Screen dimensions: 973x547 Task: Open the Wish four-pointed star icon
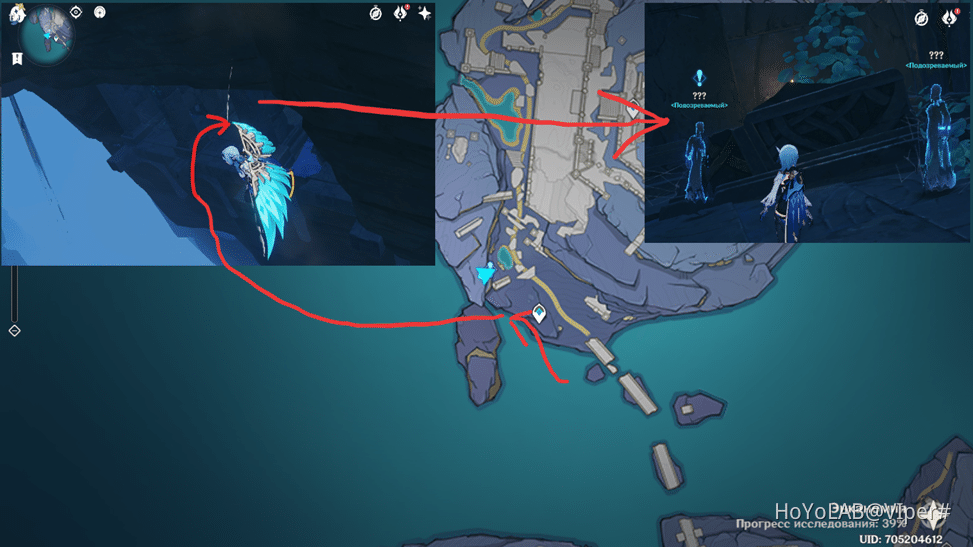pyautogui.click(x=425, y=13)
